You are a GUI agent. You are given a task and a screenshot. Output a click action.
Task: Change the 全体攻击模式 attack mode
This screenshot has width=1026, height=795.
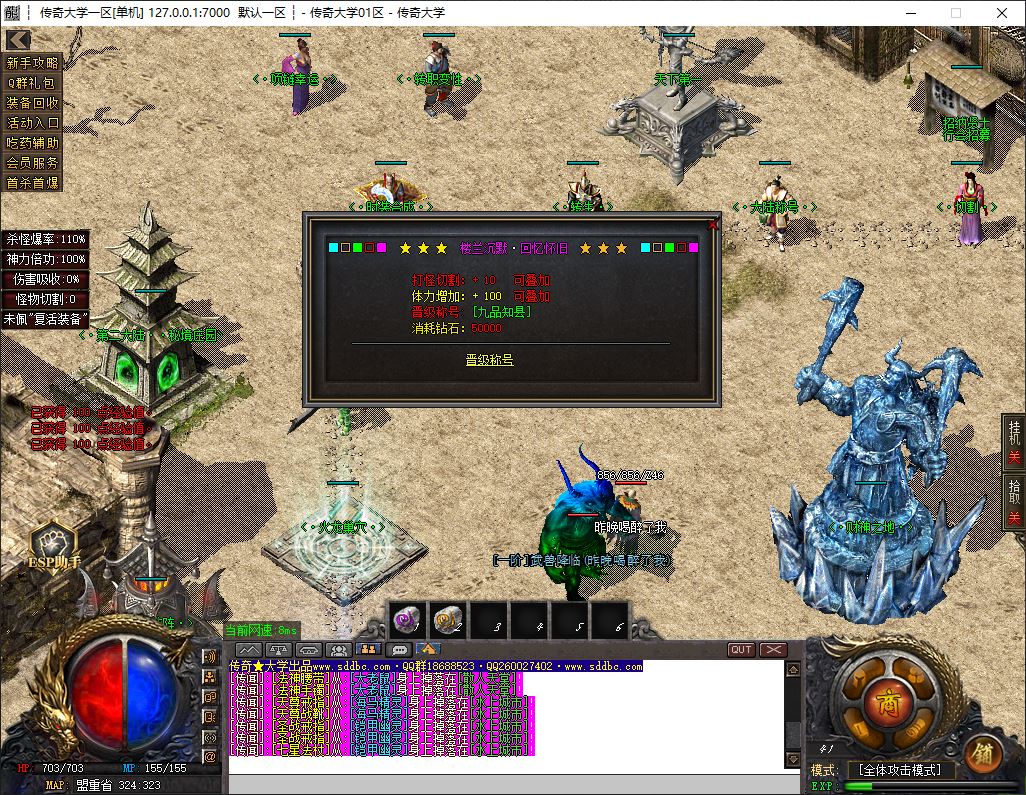click(x=900, y=770)
